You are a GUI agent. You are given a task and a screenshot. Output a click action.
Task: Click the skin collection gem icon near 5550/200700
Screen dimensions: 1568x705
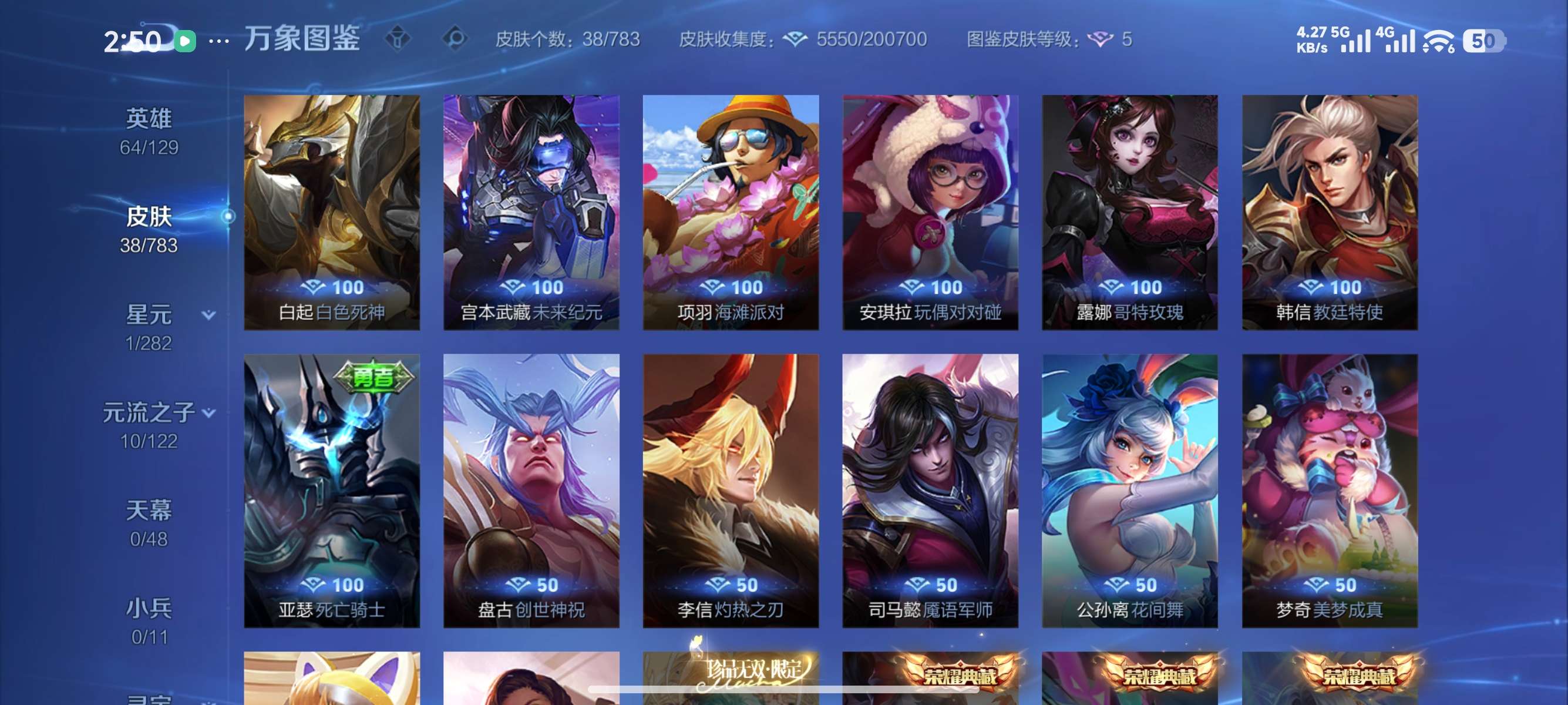(x=797, y=39)
